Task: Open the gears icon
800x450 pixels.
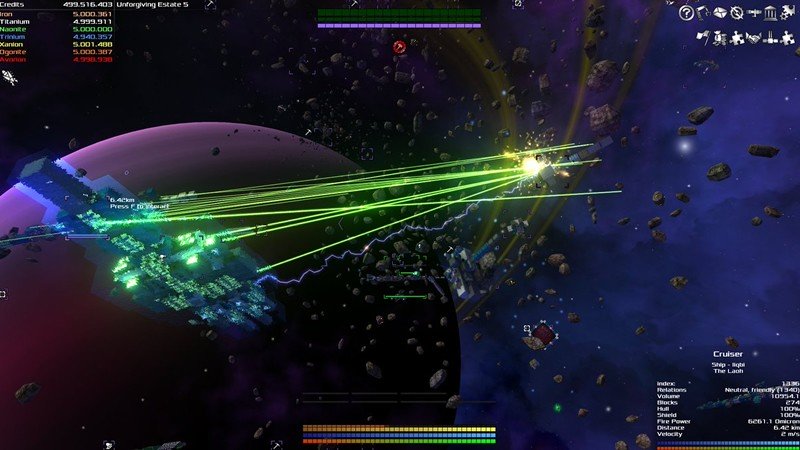Action: click(787, 12)
